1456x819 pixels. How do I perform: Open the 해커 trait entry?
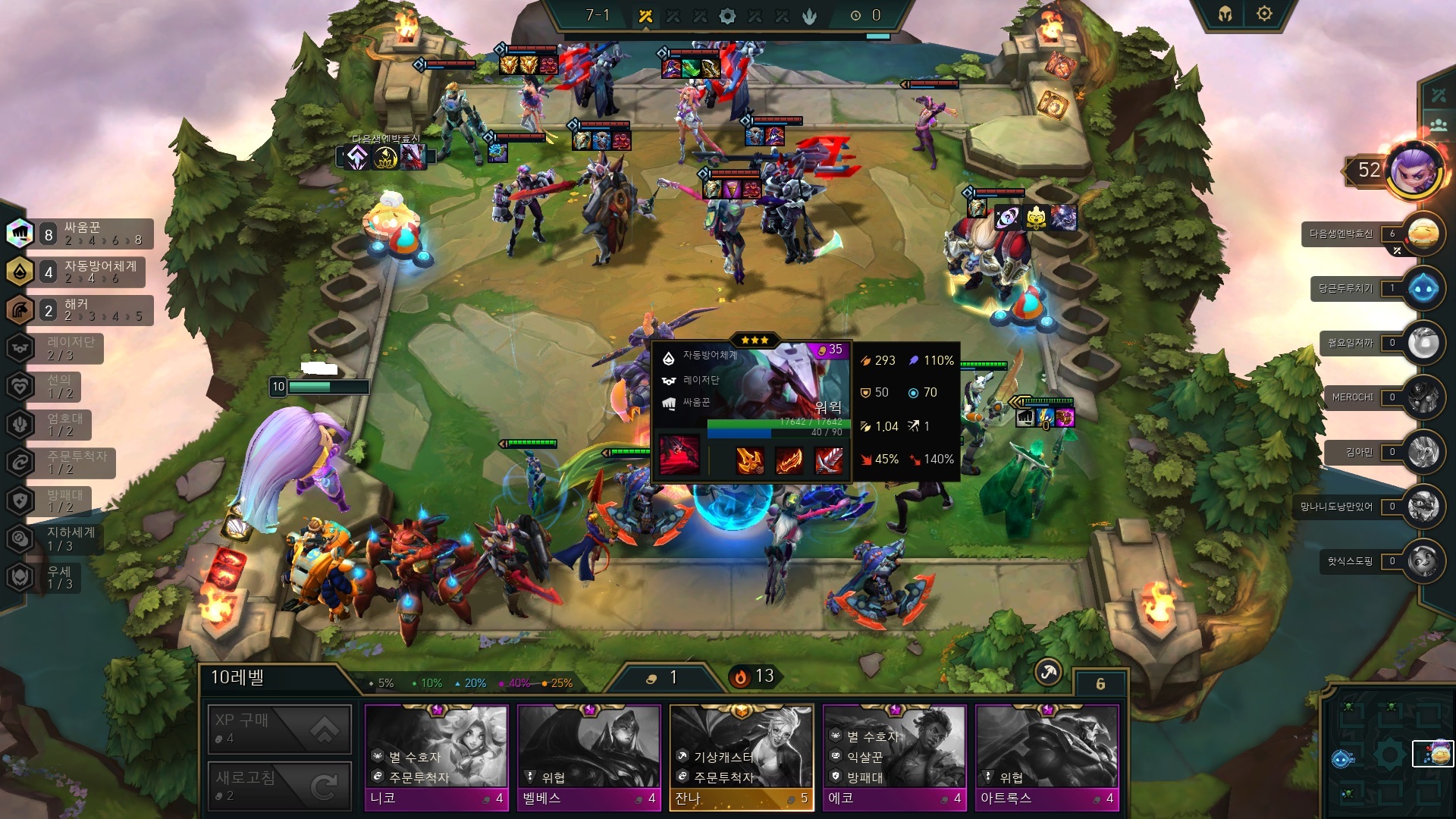pyautogui.click(x=80, y=310)
